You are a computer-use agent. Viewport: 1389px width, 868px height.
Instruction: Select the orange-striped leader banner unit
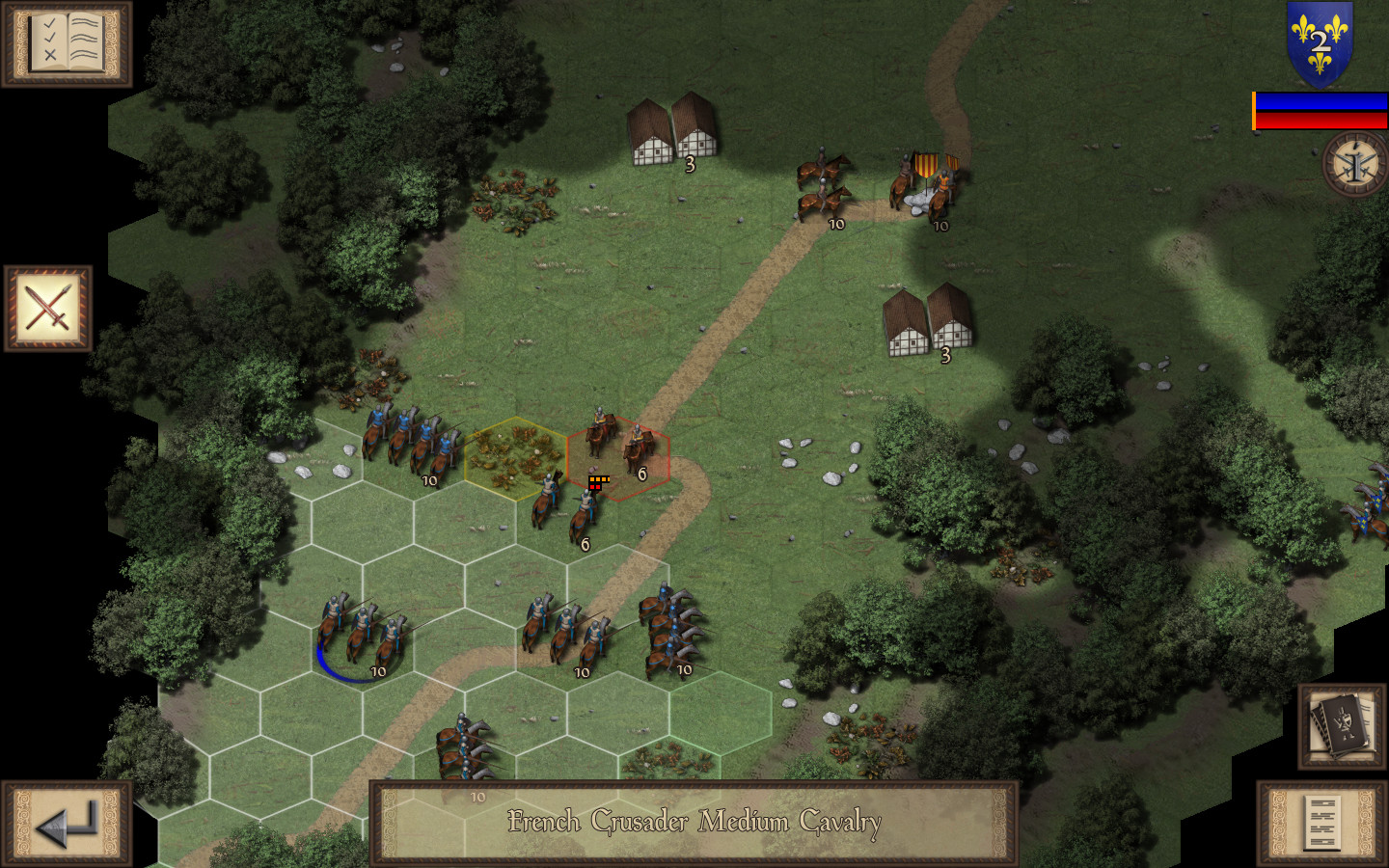[924, 183]
